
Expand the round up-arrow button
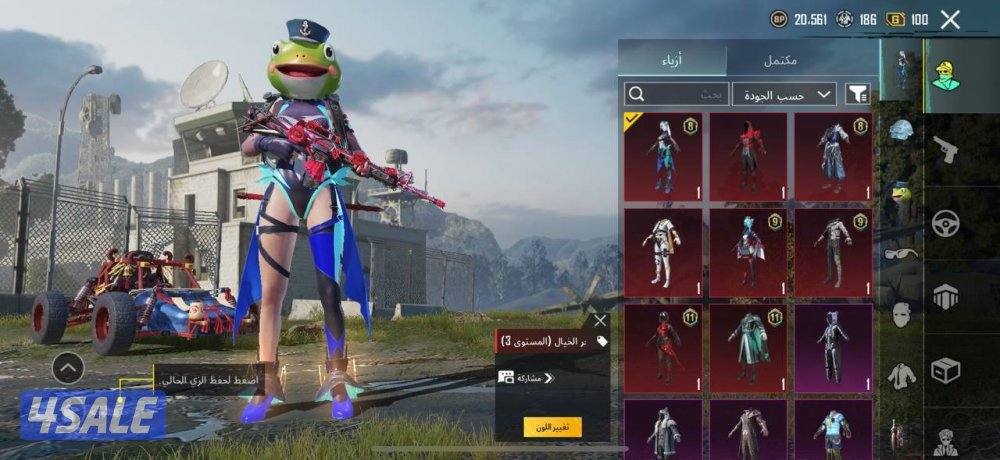coord(68,369)
